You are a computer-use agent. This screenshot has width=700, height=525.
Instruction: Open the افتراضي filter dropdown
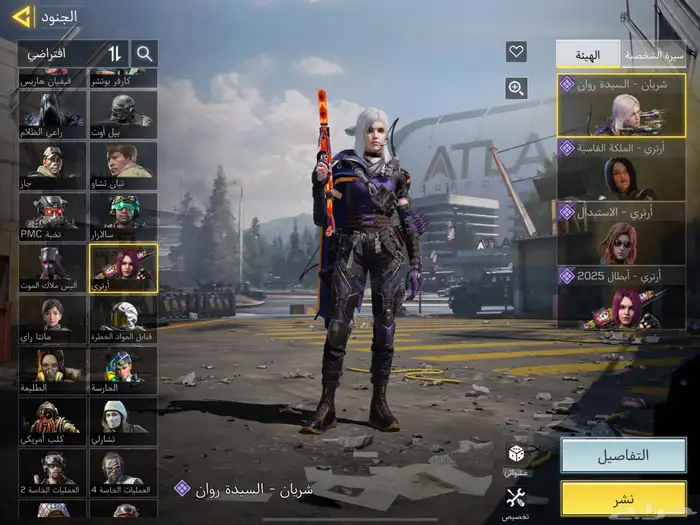[x=60, y=53]
